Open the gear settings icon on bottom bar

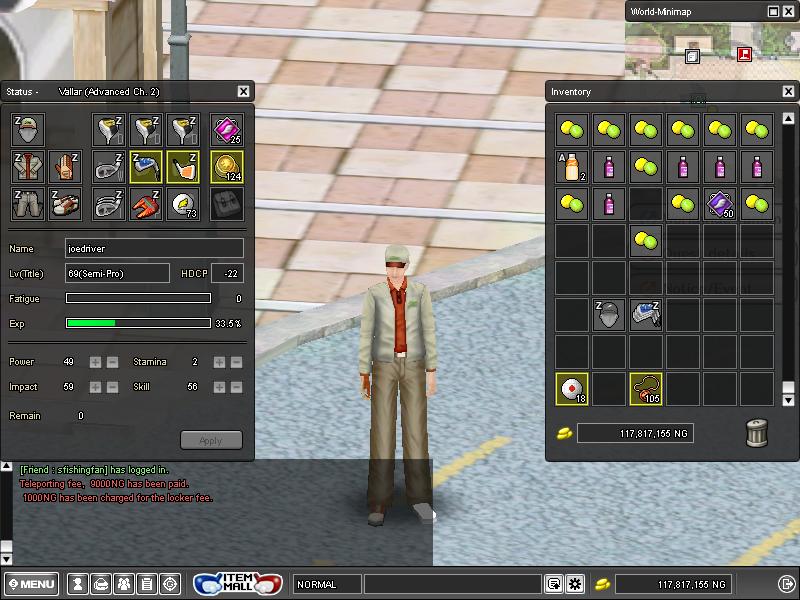point(575,584)
